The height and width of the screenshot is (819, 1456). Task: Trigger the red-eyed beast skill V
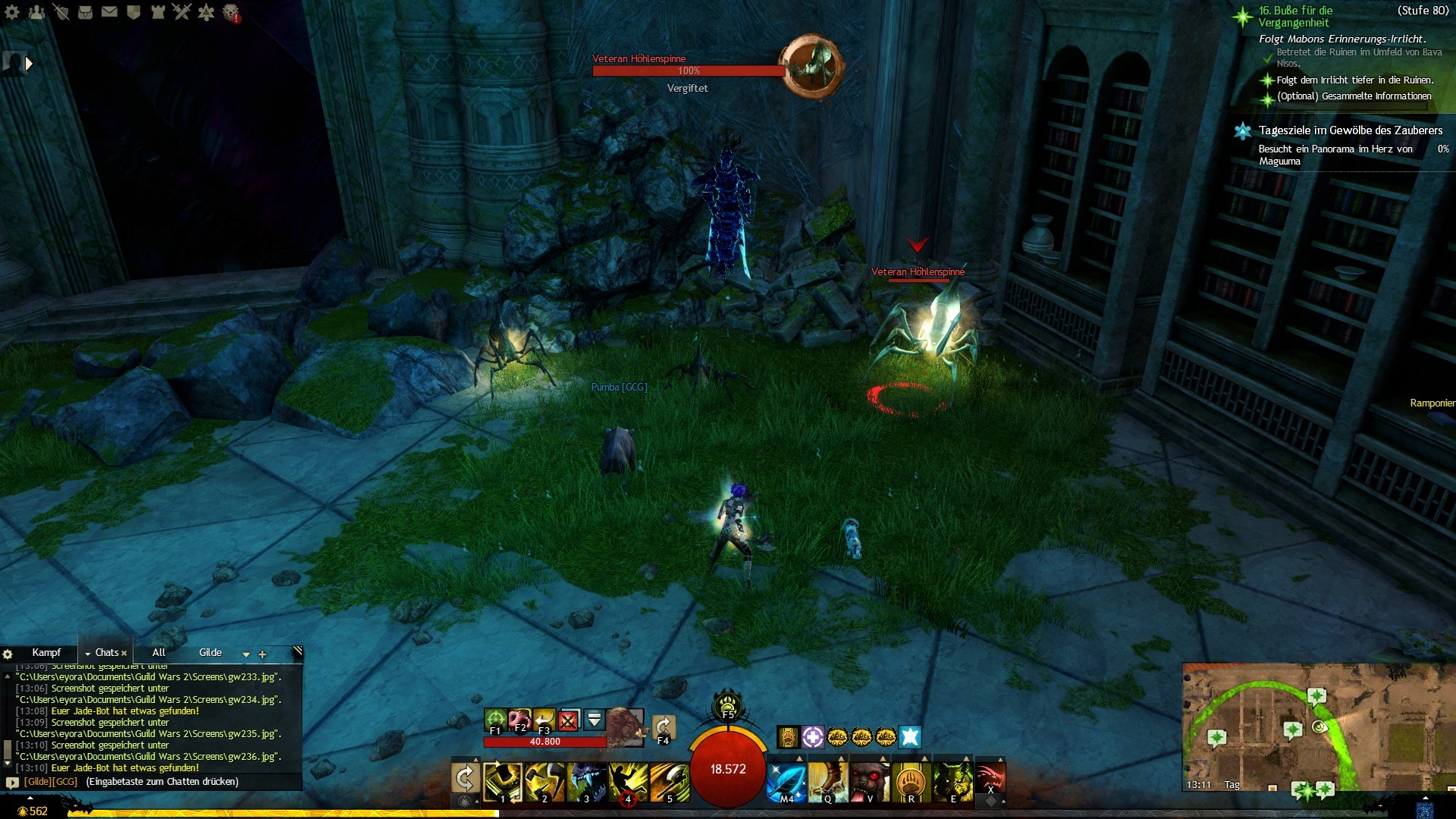[869, 781]
